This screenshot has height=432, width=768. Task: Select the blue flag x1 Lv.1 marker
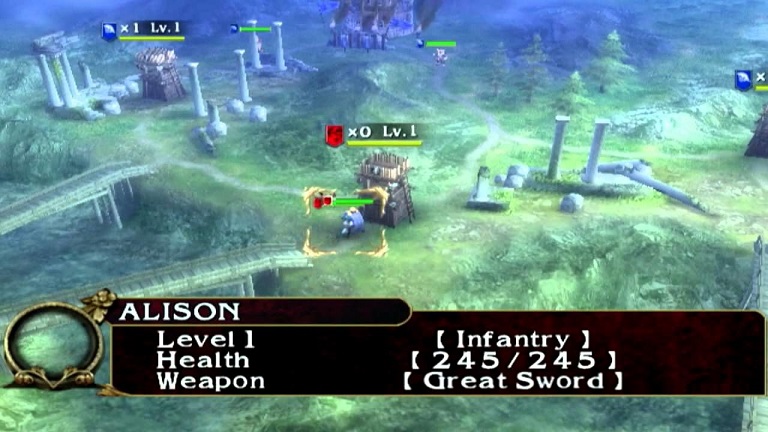coord(109,31)
